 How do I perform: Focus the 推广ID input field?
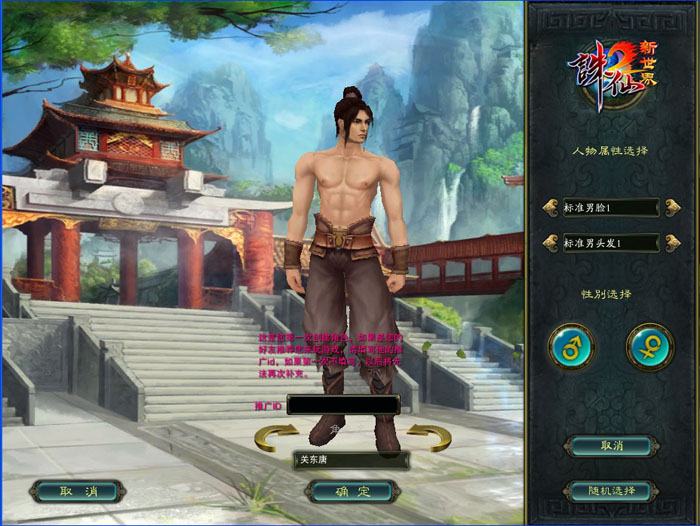(342, 405)
